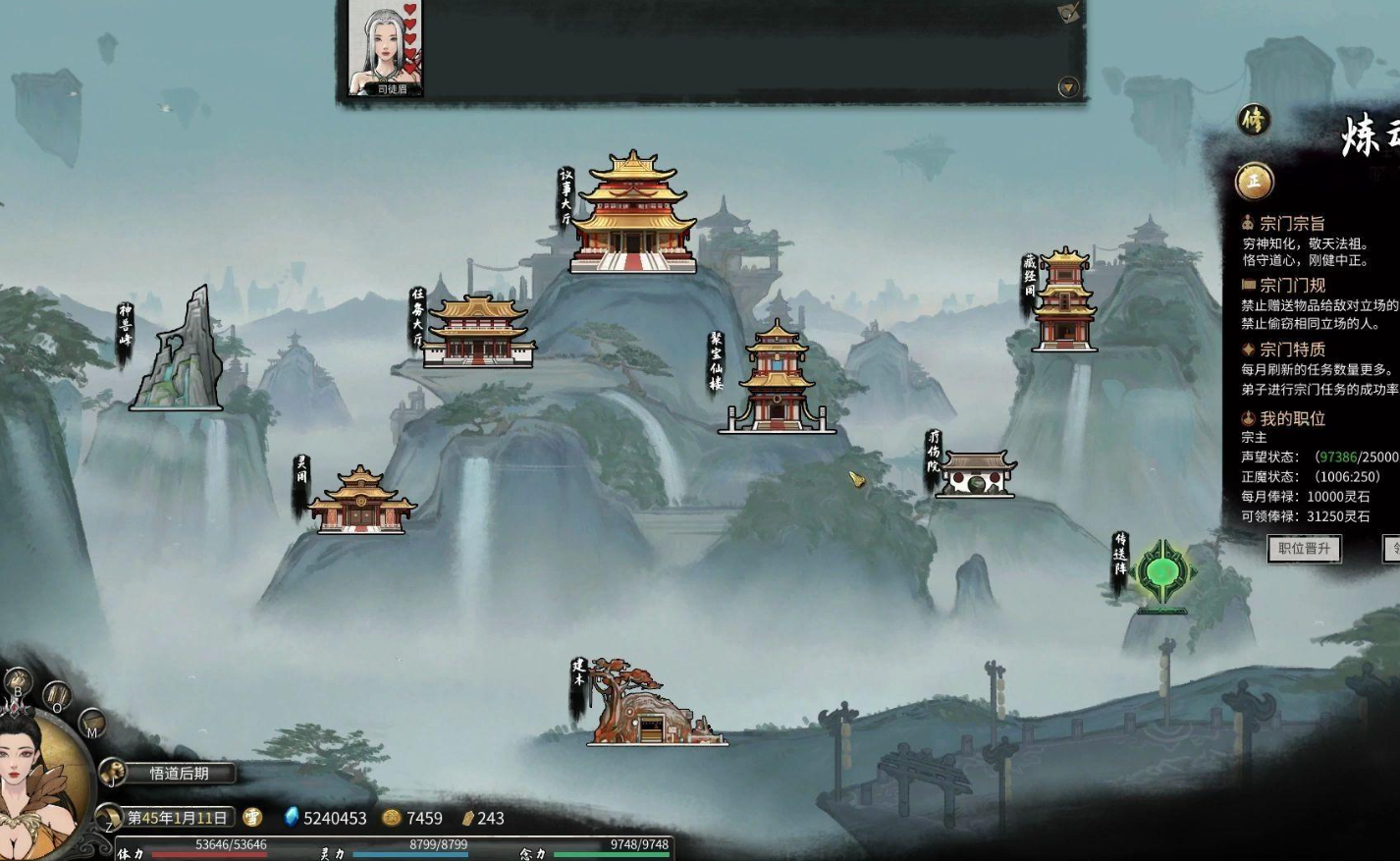Open the scroll icon marked O
1400x861 pixels.
(x=57, y=696)
